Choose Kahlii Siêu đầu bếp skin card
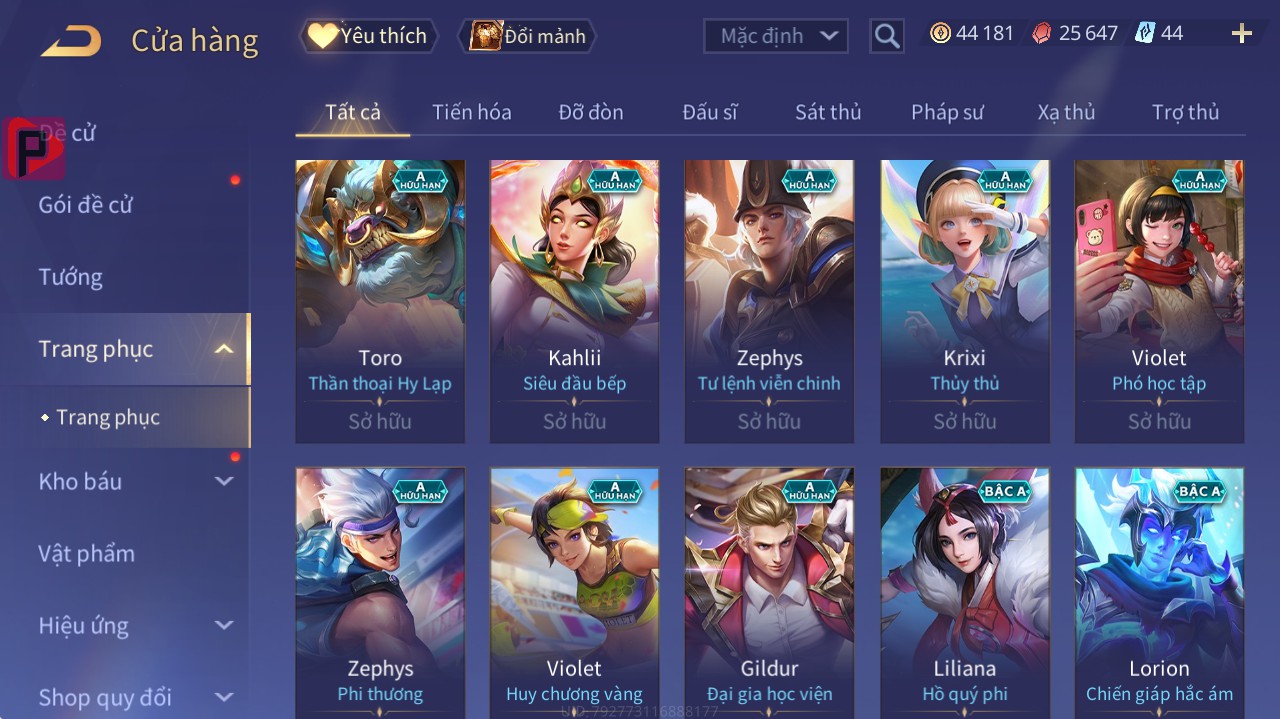This screenshot has height=719, width=1280. tap(574, 300)
